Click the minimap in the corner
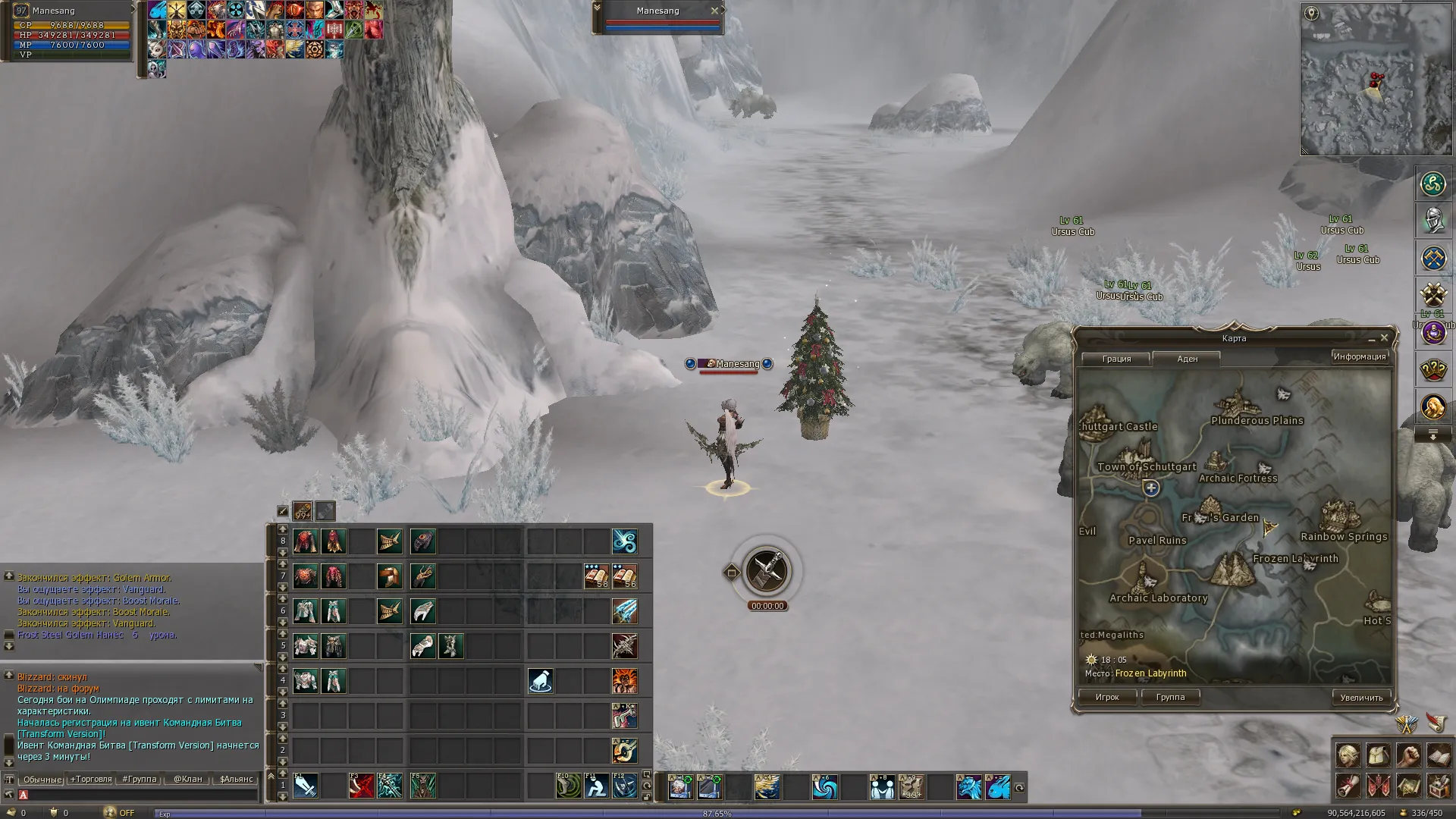1456x819 pixels. pos(1376,80)
